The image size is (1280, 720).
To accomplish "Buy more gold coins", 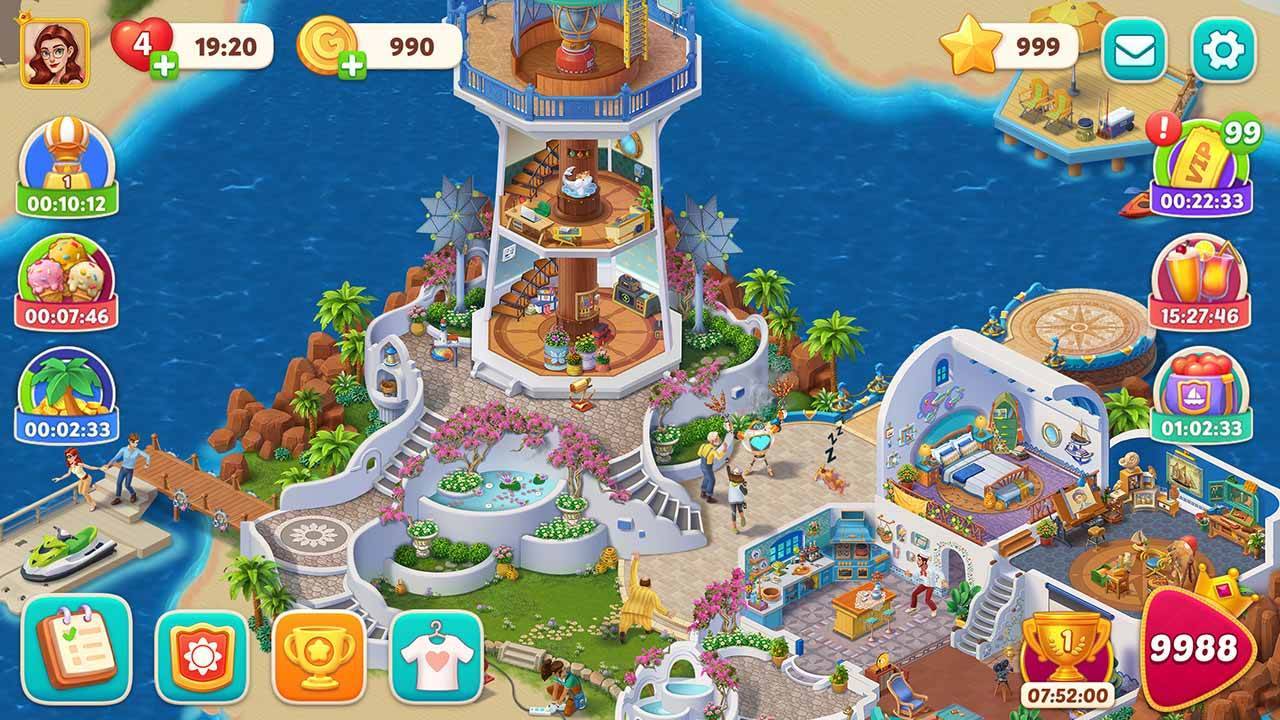I will click(352, 66).
